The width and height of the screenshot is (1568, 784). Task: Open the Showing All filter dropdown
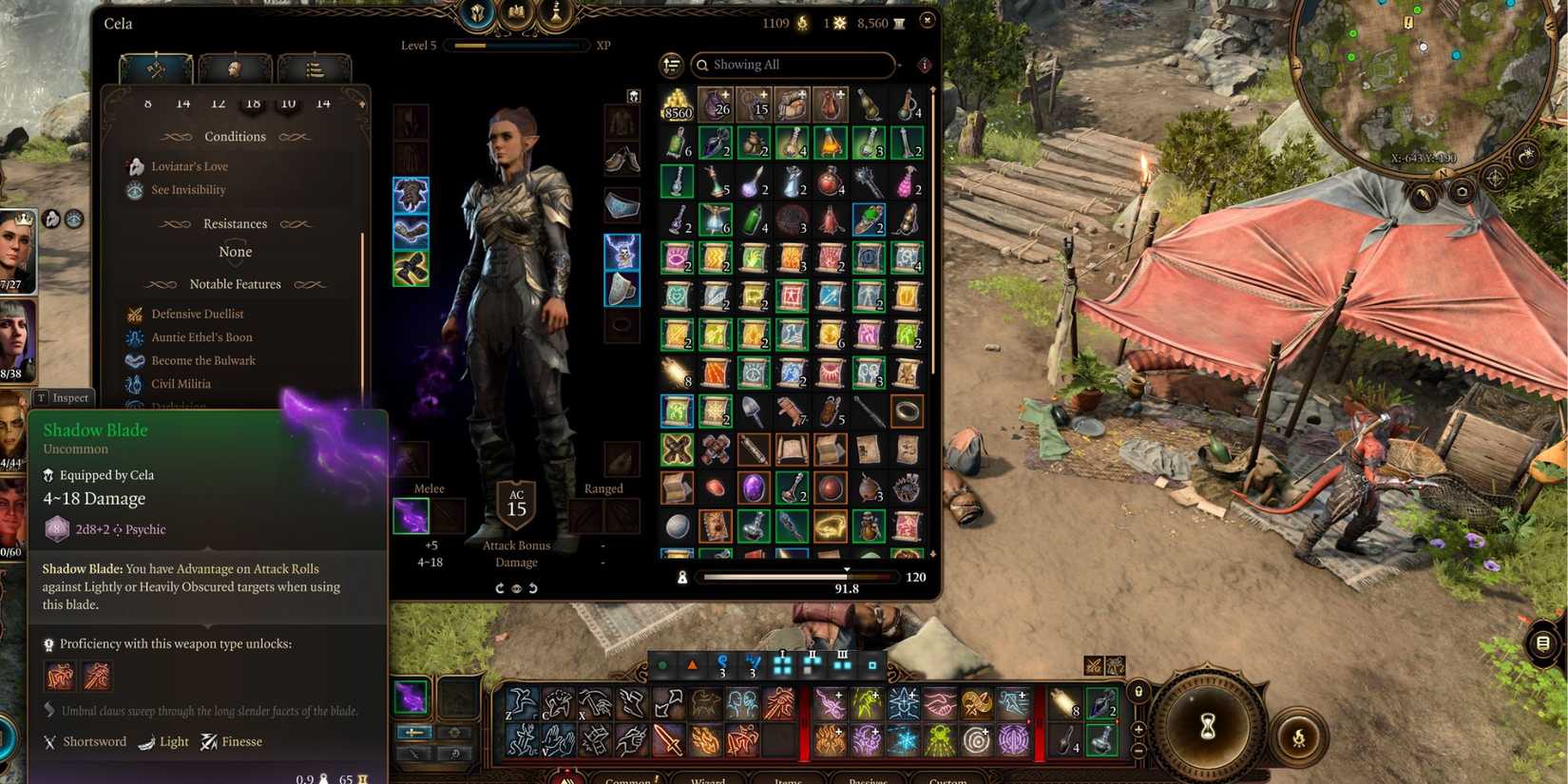[x=794, y=65]
